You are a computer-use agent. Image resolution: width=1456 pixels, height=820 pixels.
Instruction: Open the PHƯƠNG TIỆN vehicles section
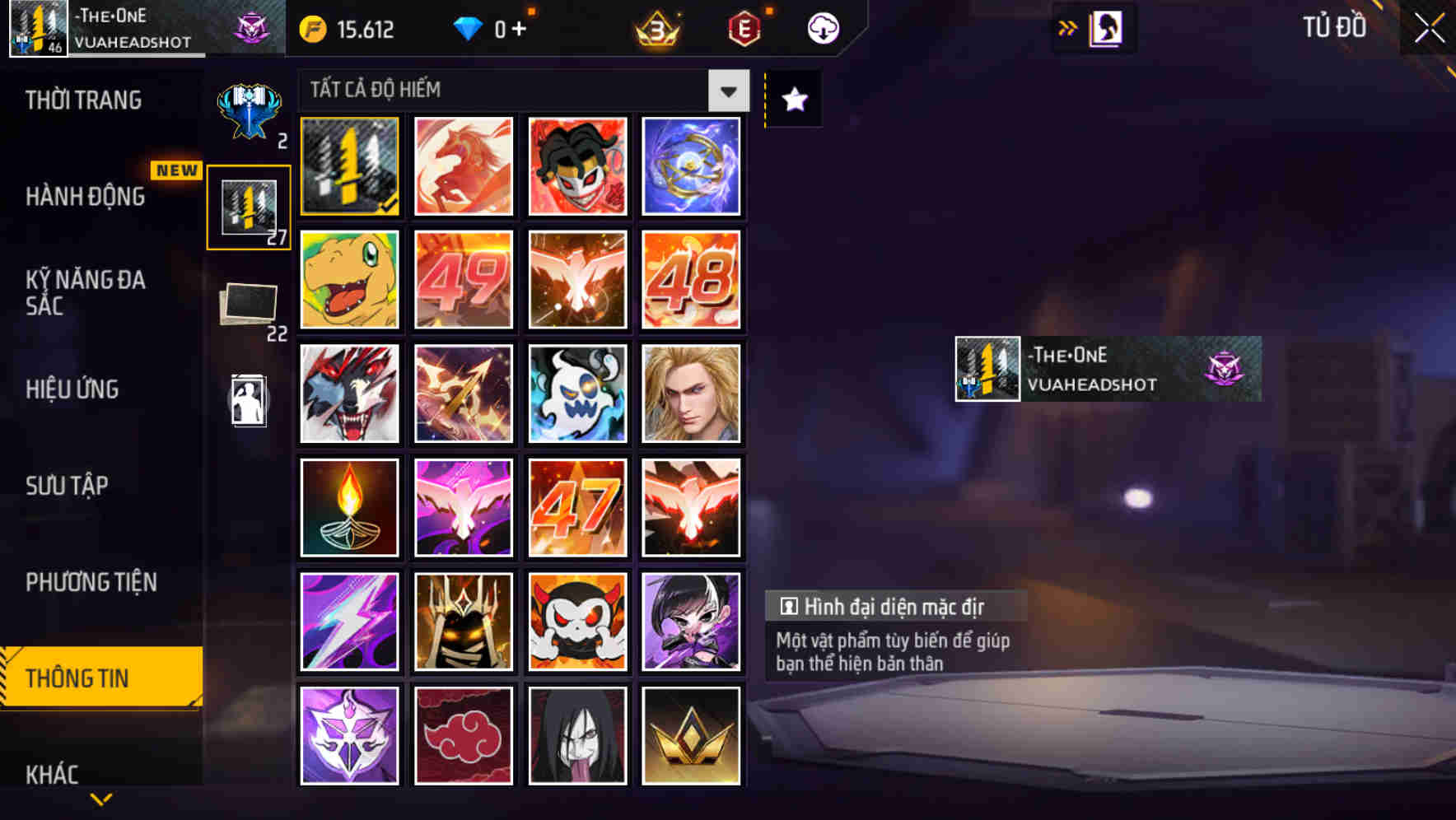pyautogui.click(x=91, y=582)
